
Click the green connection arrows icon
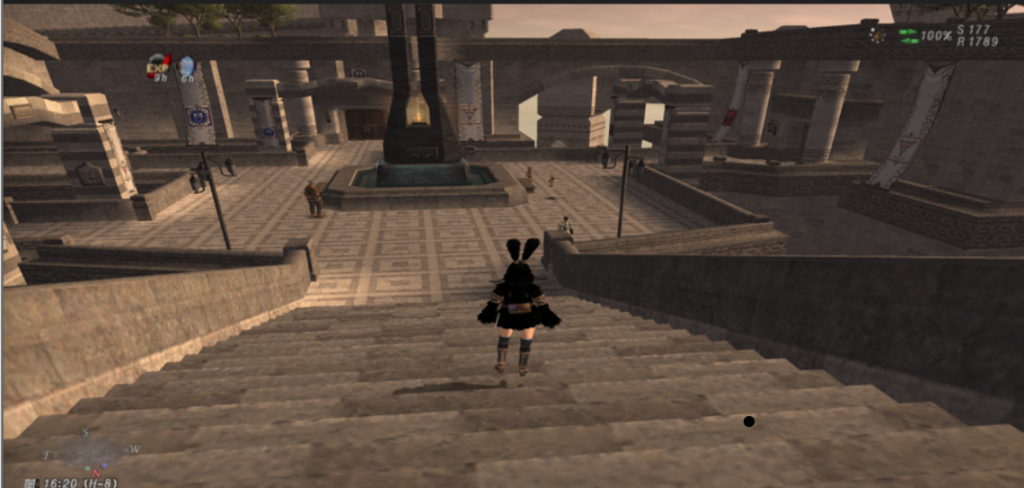[908, 36]
